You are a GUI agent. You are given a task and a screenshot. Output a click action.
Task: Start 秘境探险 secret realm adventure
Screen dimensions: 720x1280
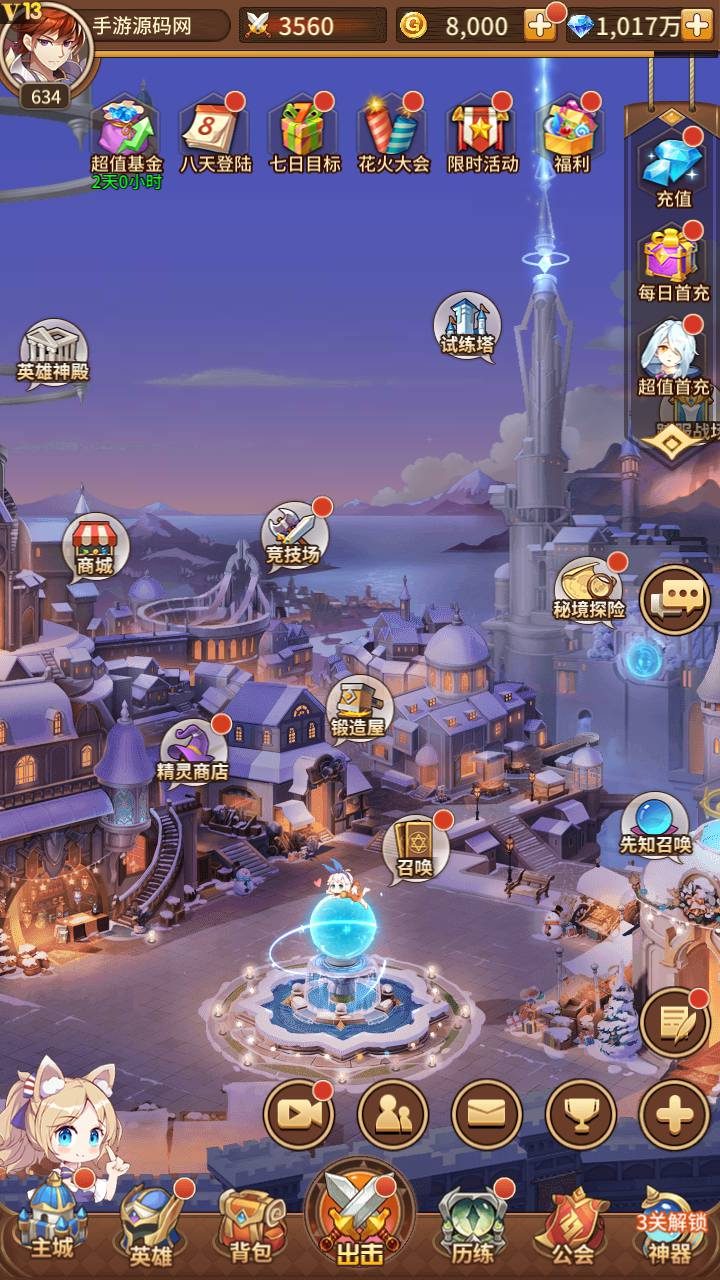(588, 589)
